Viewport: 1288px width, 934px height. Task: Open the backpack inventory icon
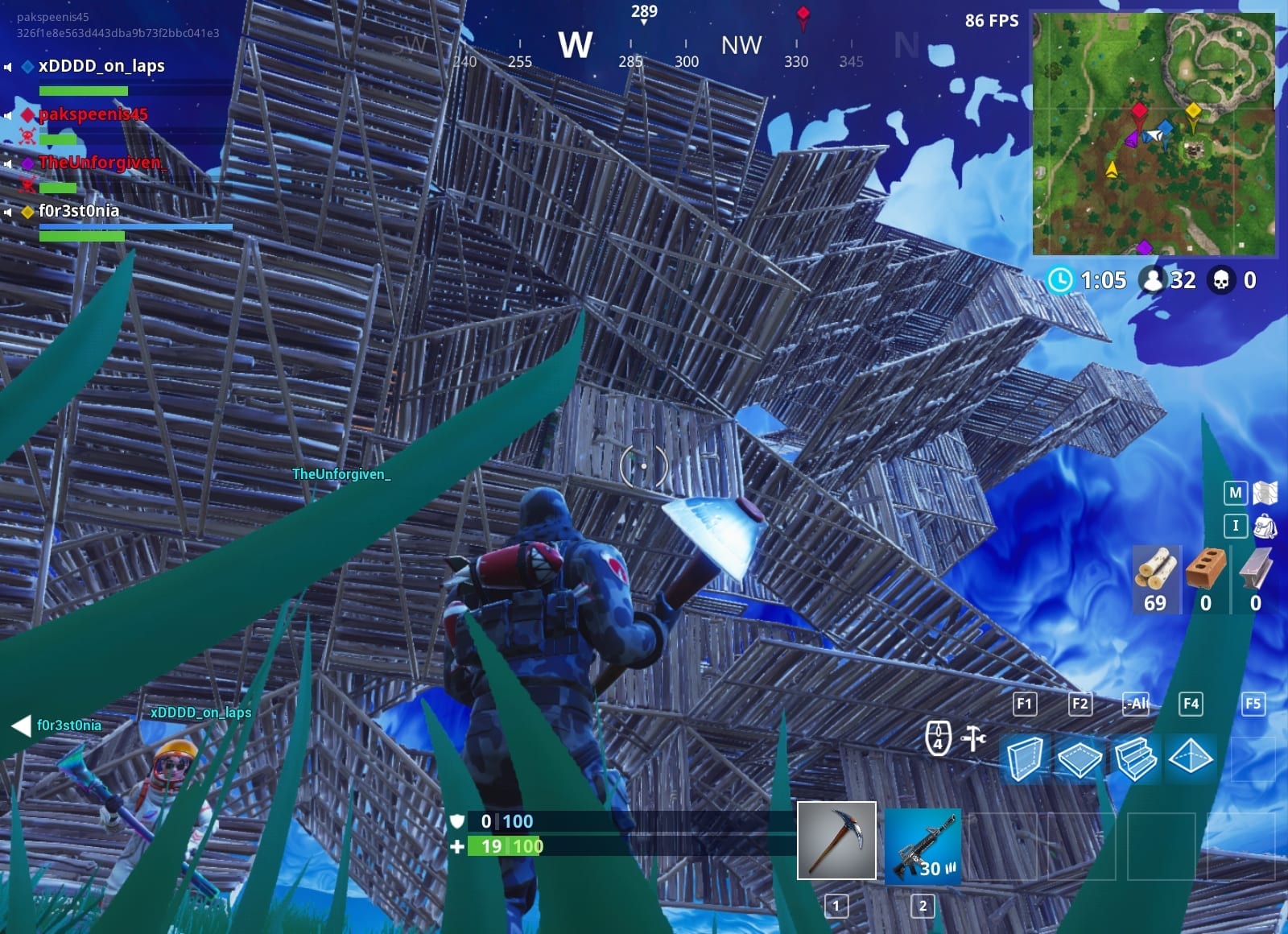[1265, 527]
